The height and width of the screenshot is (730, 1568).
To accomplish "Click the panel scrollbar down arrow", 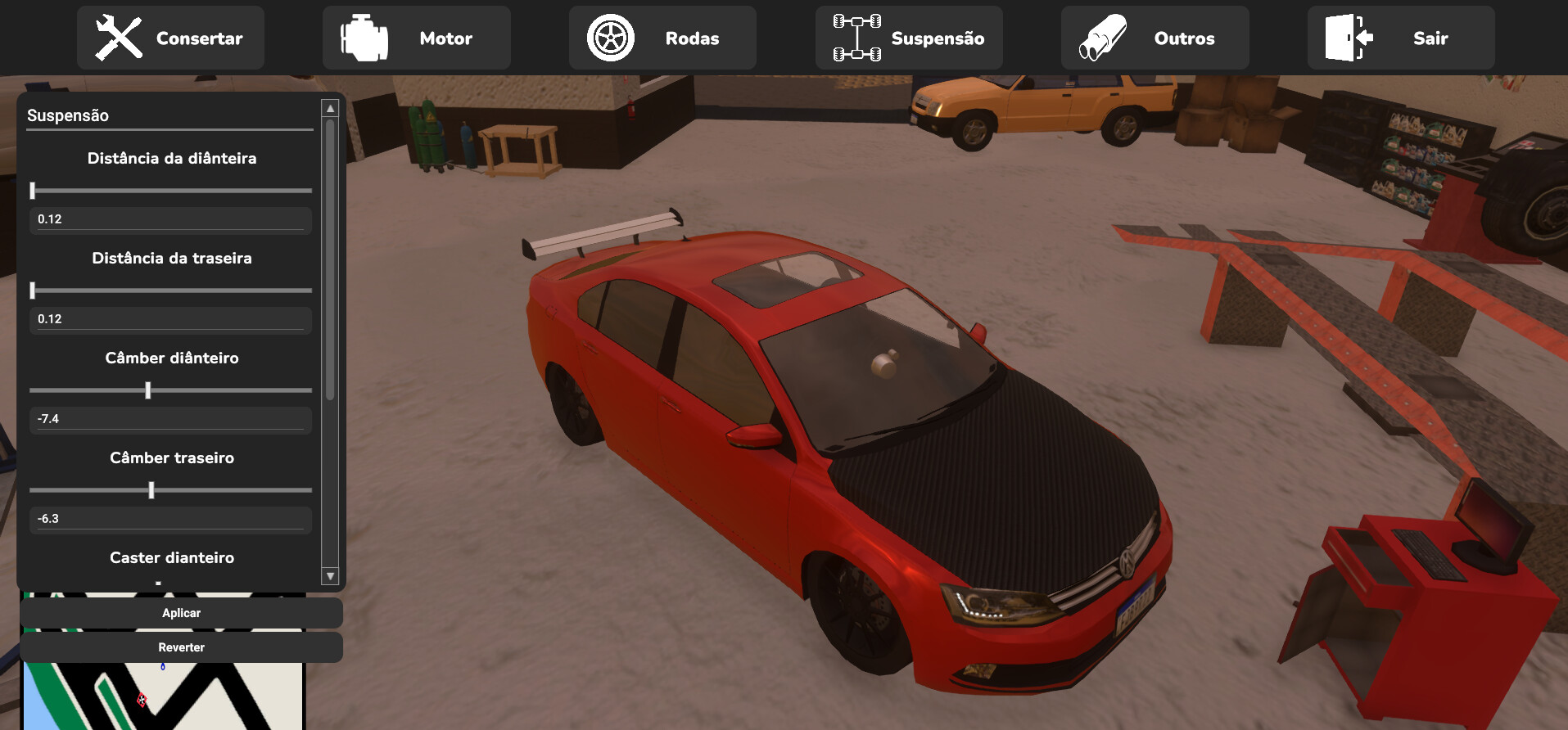I will click(330, 576).
